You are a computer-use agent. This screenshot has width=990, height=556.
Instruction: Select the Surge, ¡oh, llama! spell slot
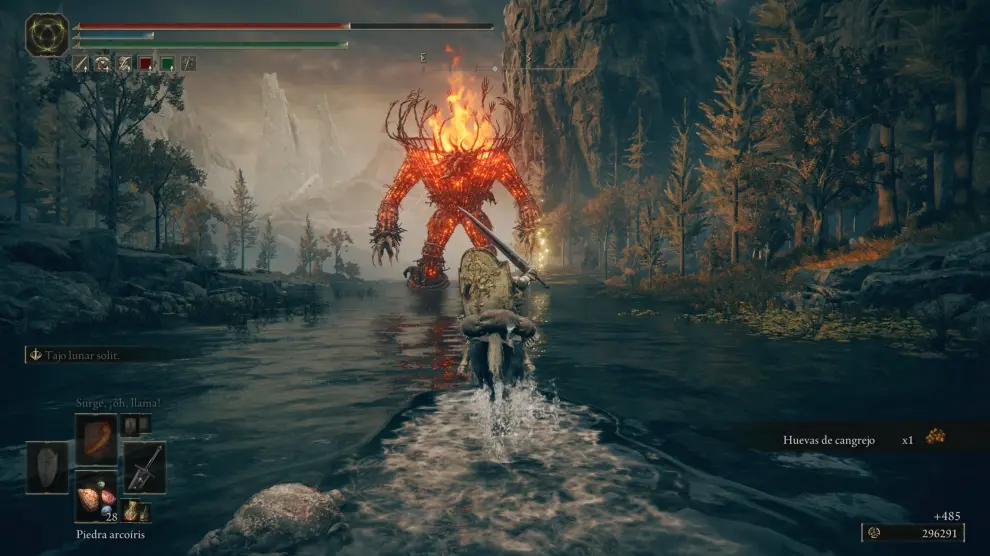(x=96, y=438)
